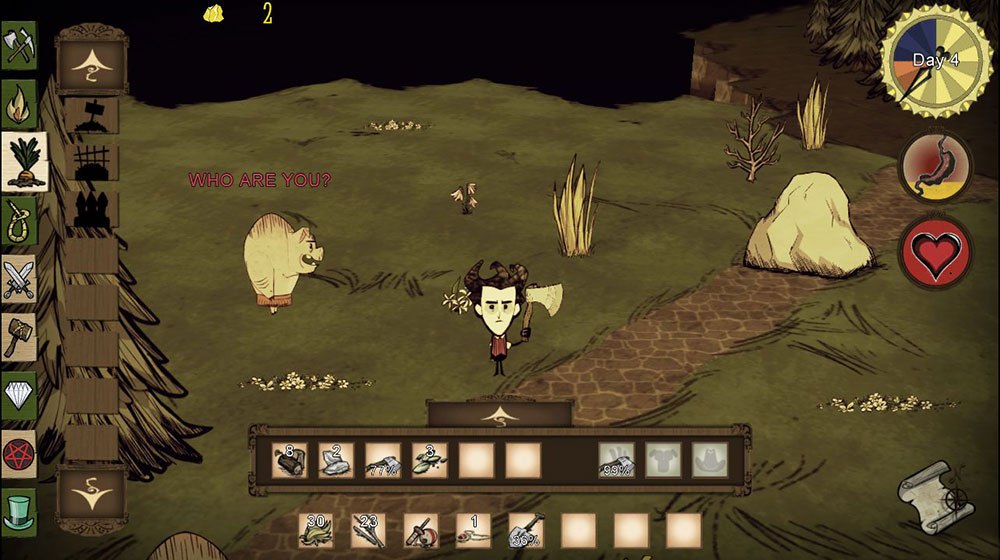Screen dimensions: 1000x560
Task: Choose the twigs stack of 23
Action: (x=369, y=529)
